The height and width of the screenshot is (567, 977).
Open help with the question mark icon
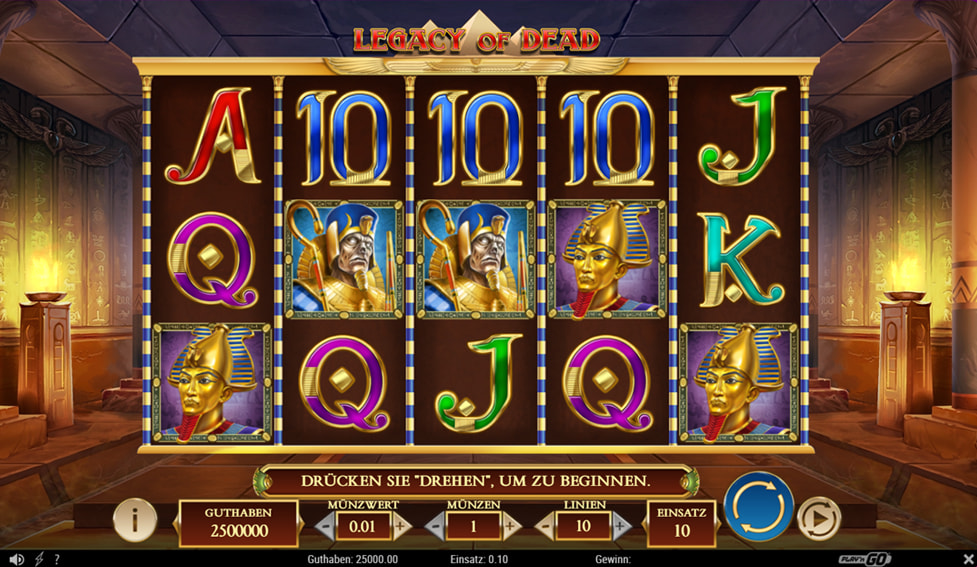click(57, 559)
